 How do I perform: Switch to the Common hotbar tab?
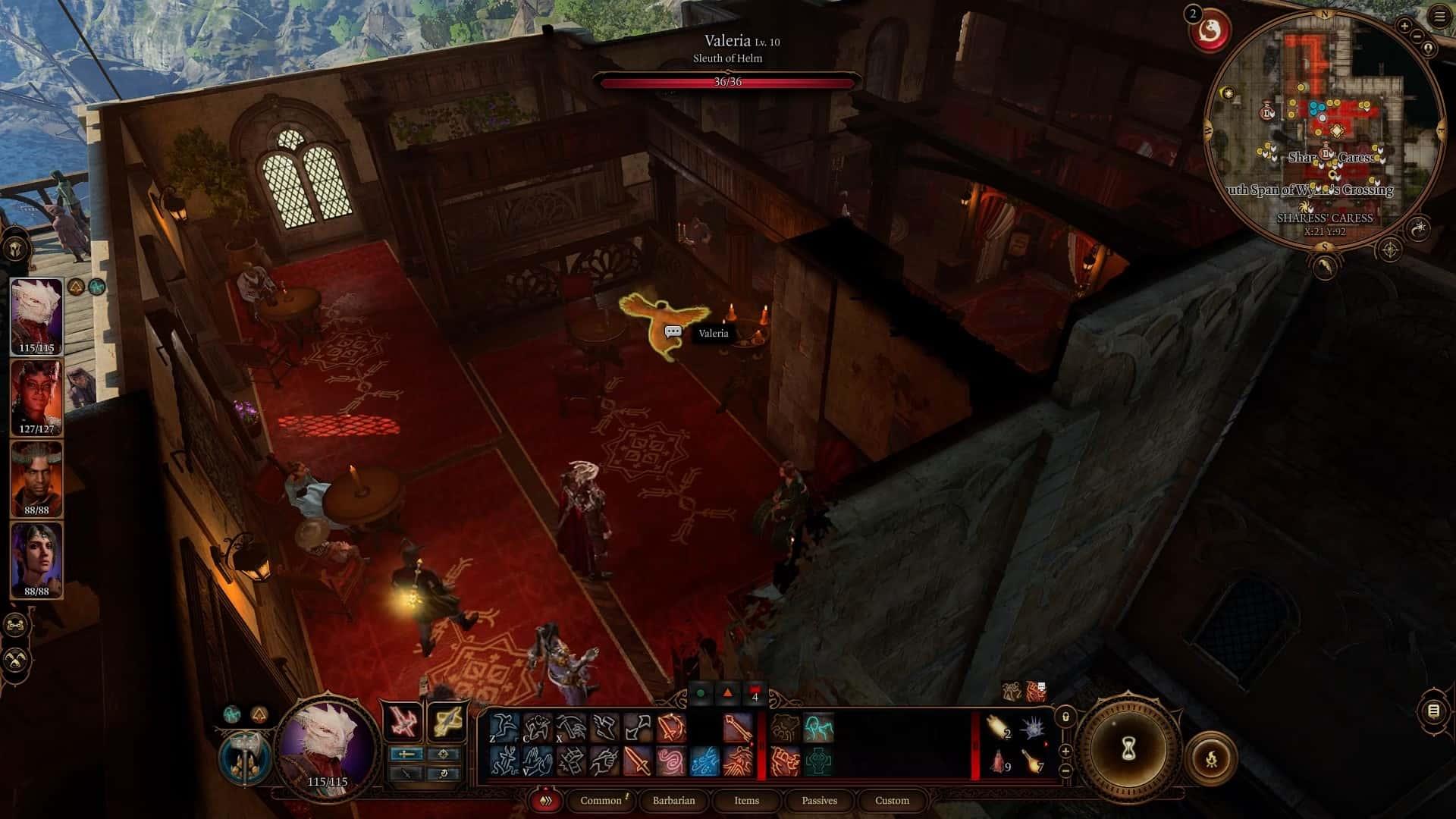coord(601,800)
